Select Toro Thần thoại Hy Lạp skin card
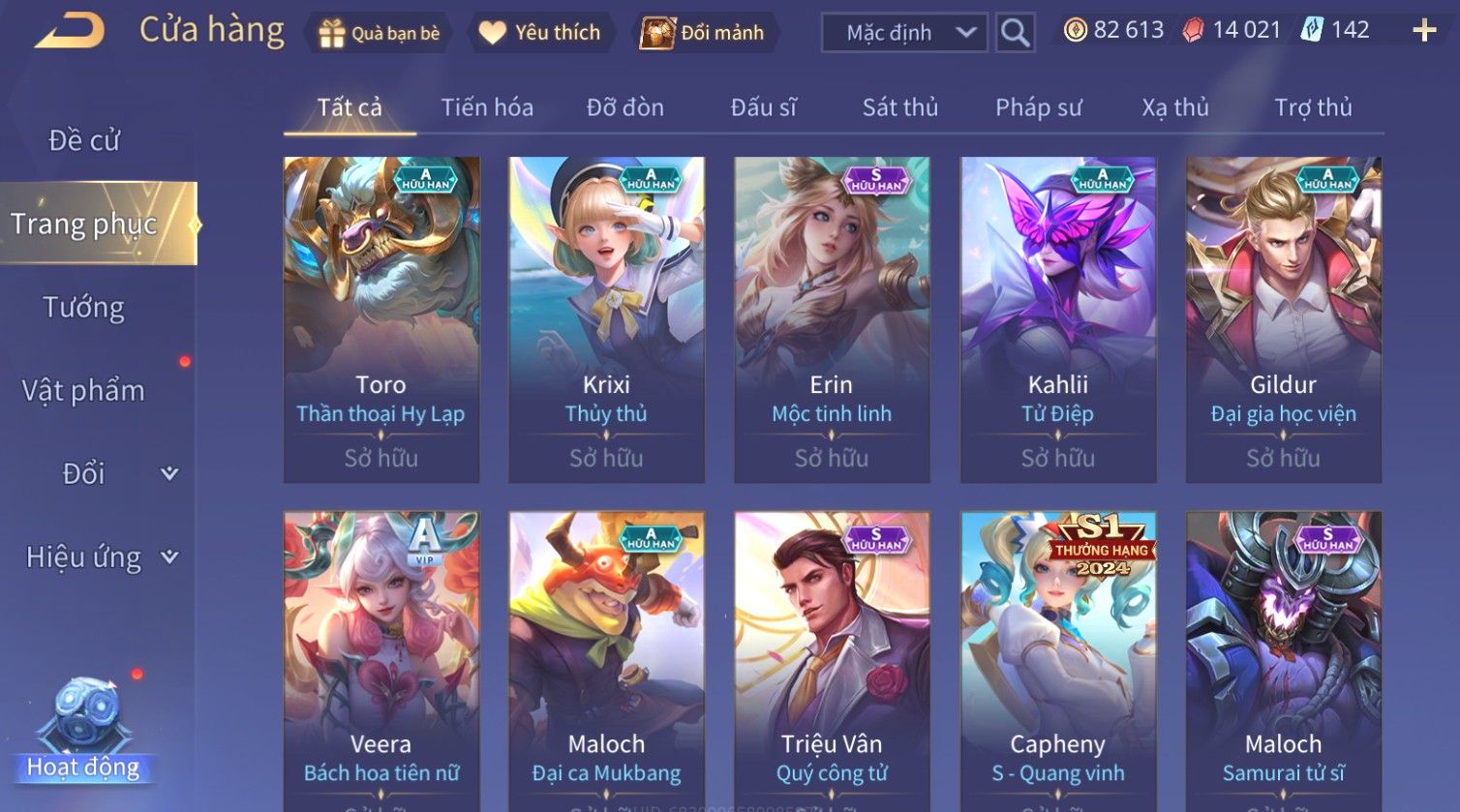 (381, 319)
